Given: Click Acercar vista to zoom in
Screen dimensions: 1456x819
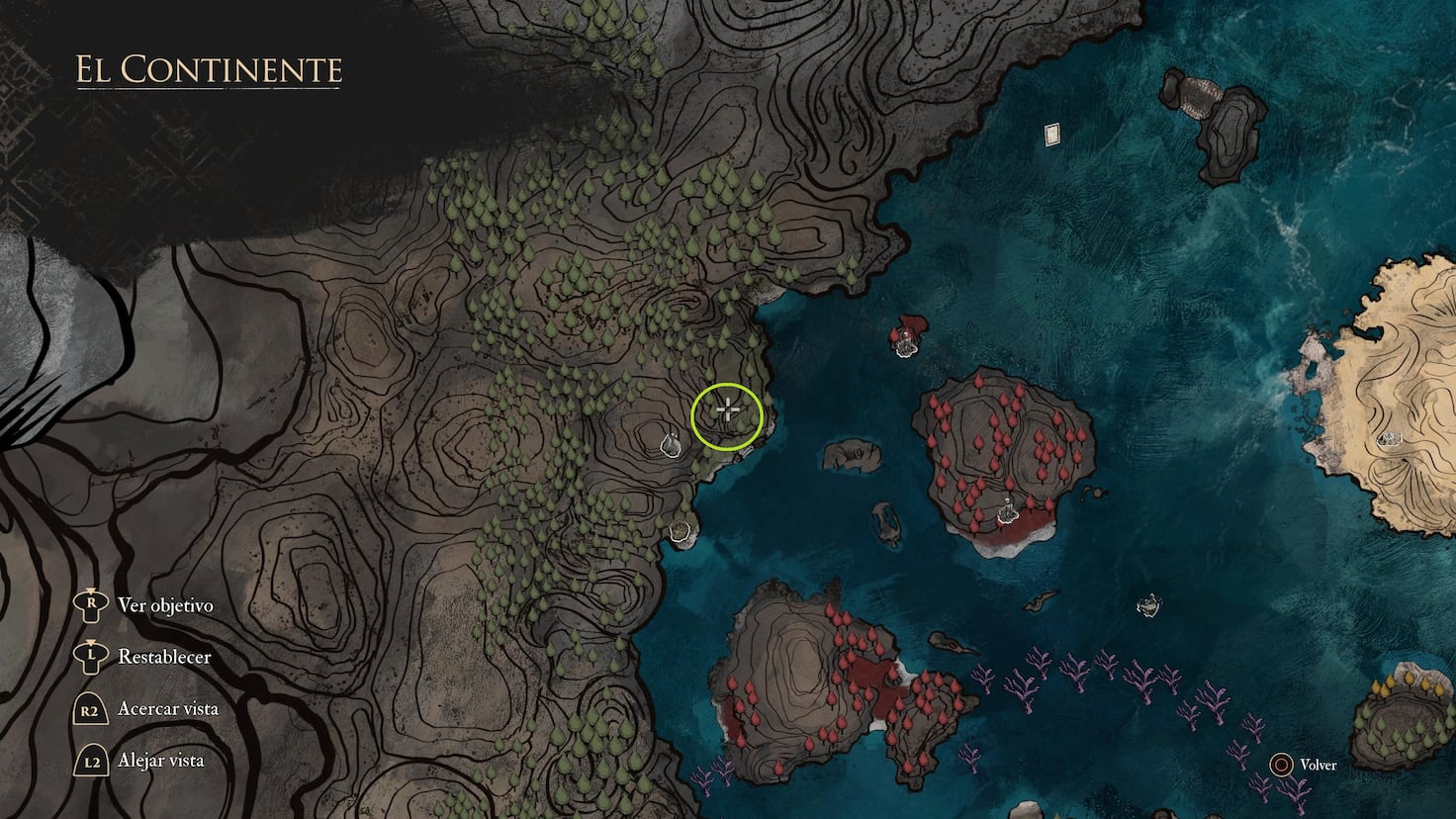Looking at the screenshot, I should click(170, 708).
